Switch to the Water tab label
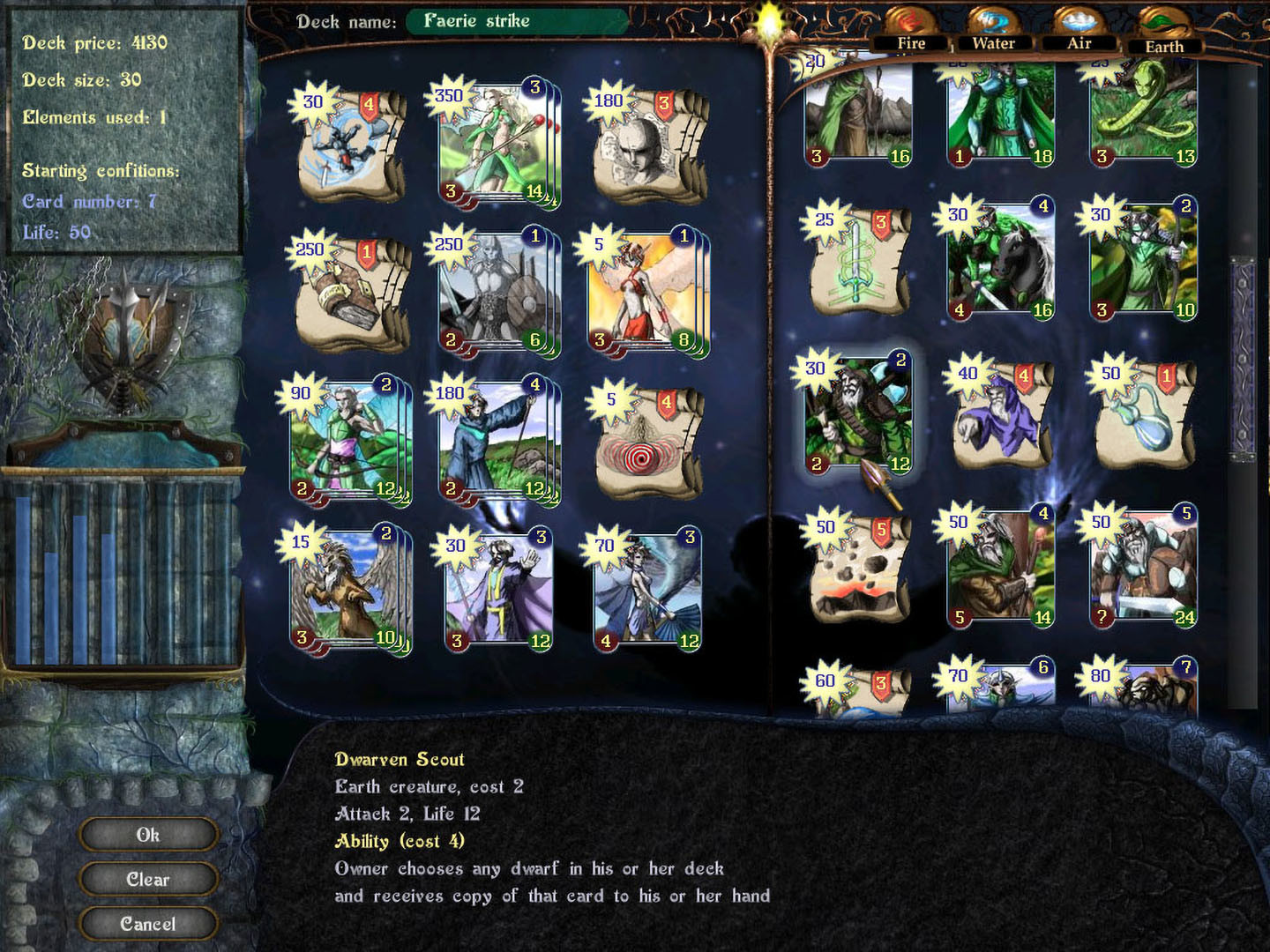 (994, 42)
